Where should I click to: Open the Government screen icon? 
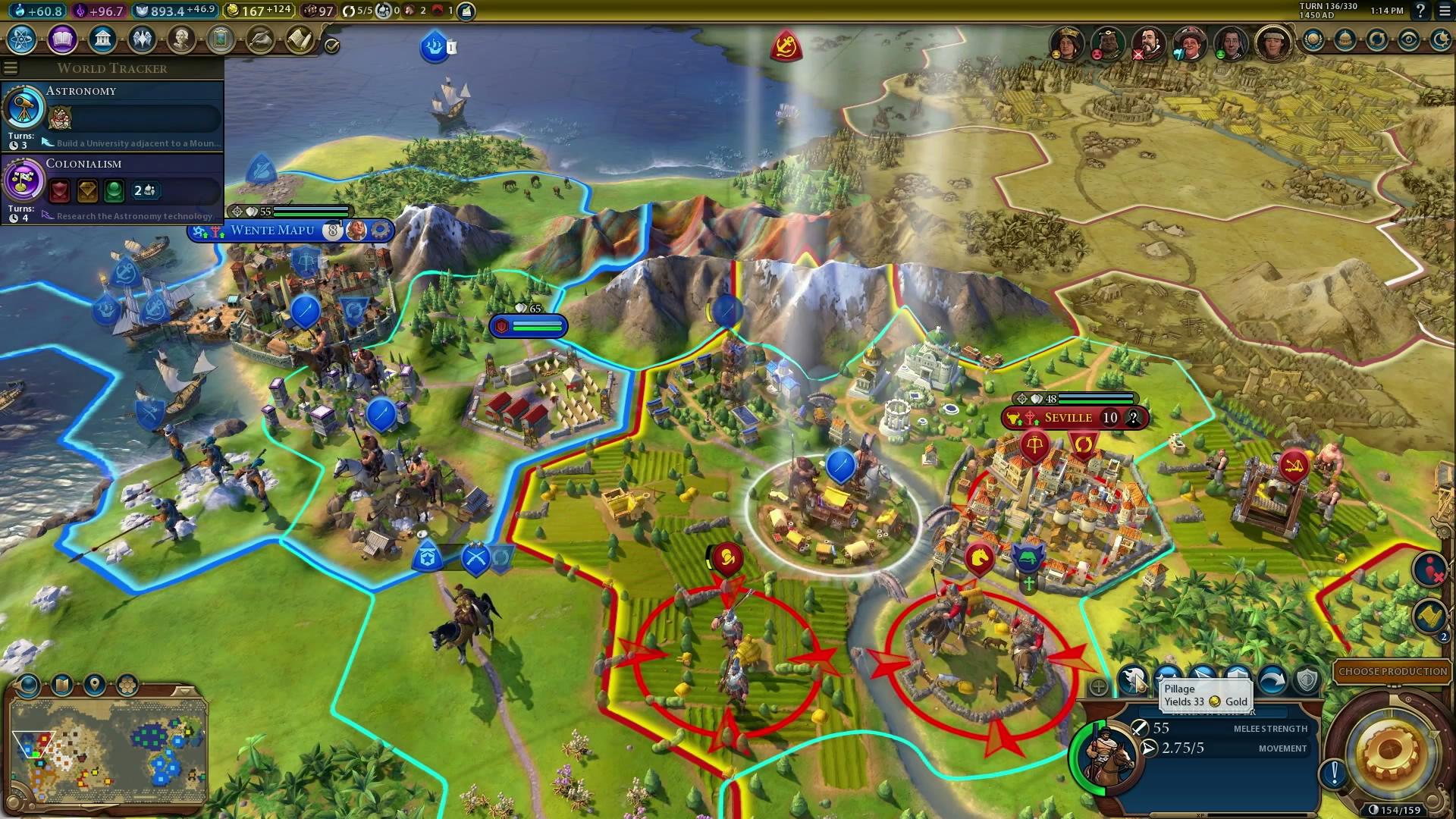coord(102,39)
